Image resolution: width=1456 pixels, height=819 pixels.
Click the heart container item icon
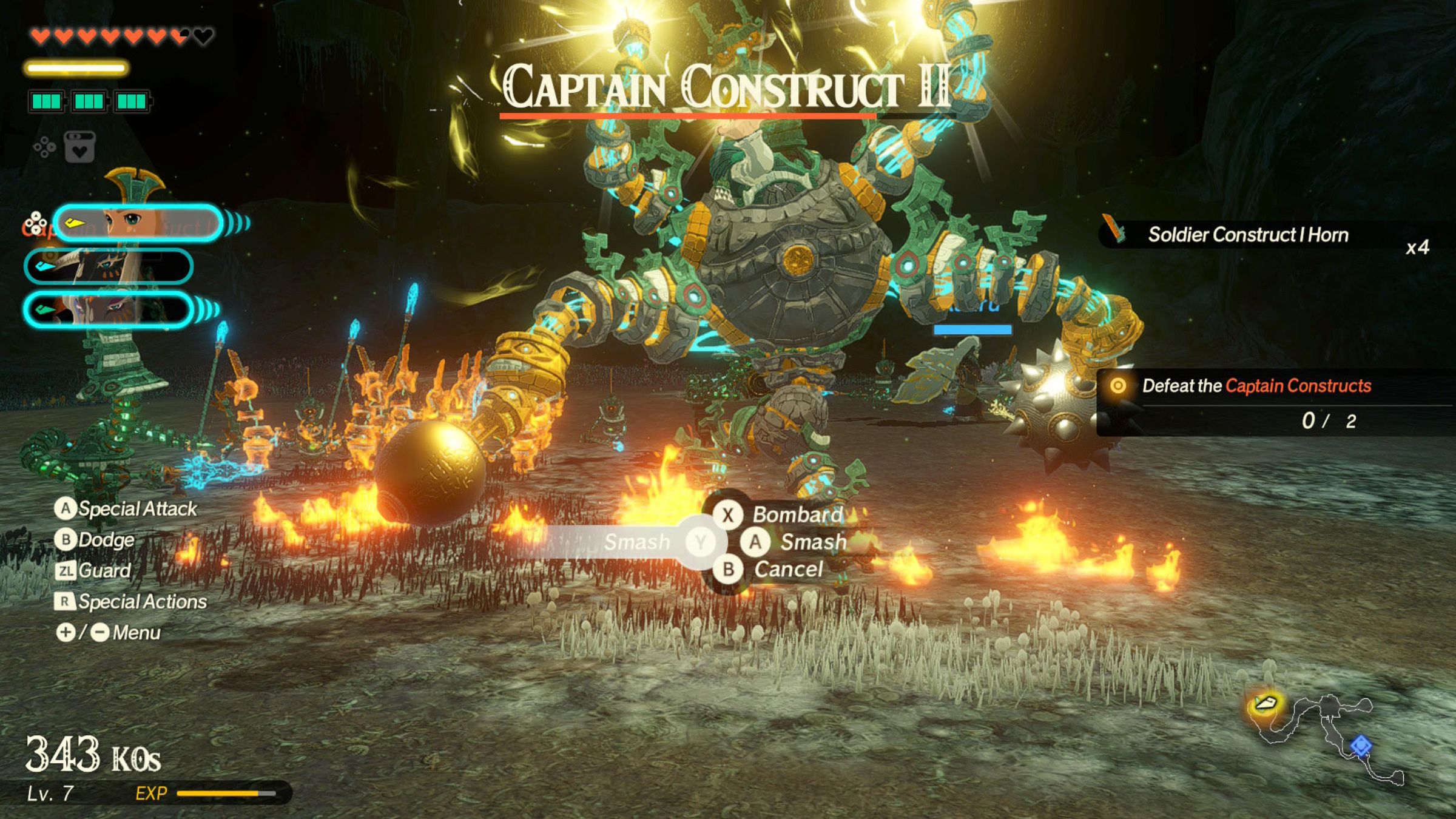(x=79, y=147)
